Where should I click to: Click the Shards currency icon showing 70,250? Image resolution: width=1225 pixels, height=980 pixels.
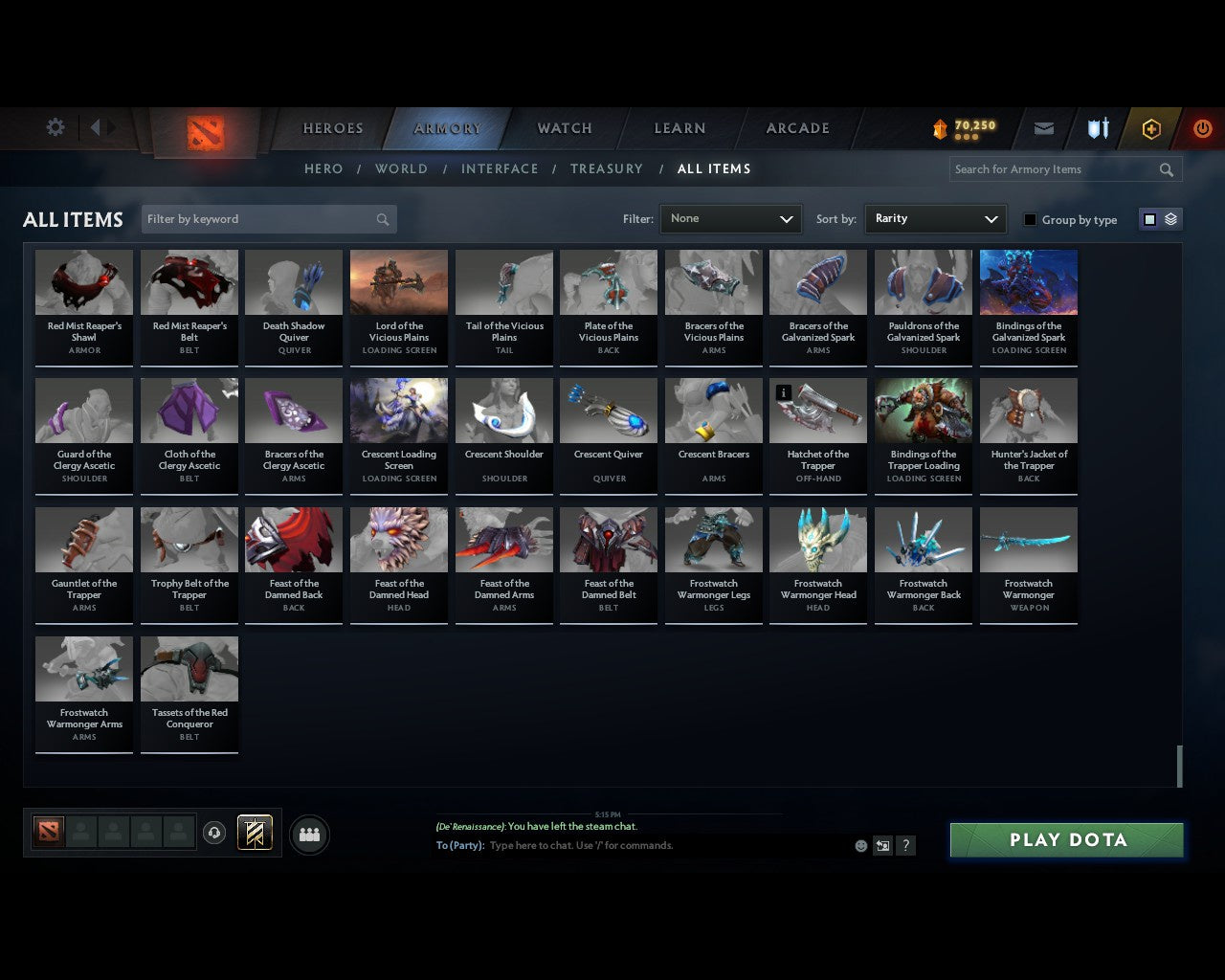click(x=962, y=128)
